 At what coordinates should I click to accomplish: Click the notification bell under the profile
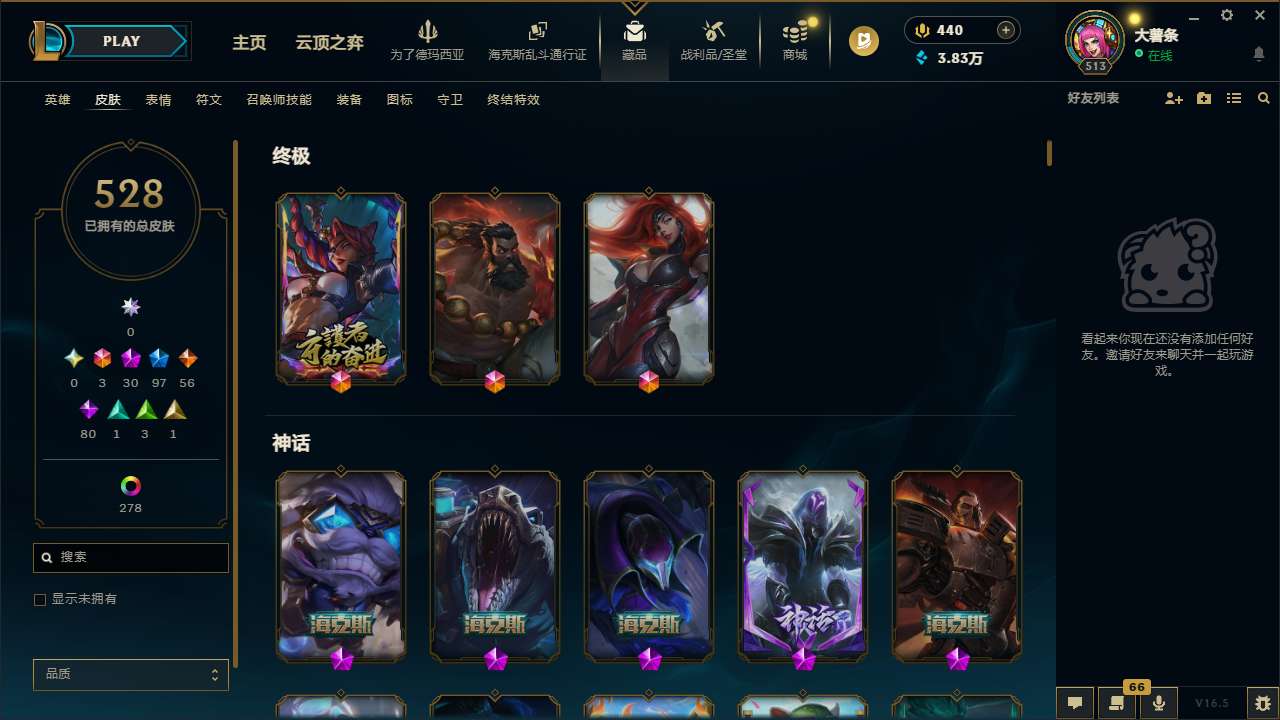[1258, 52]
